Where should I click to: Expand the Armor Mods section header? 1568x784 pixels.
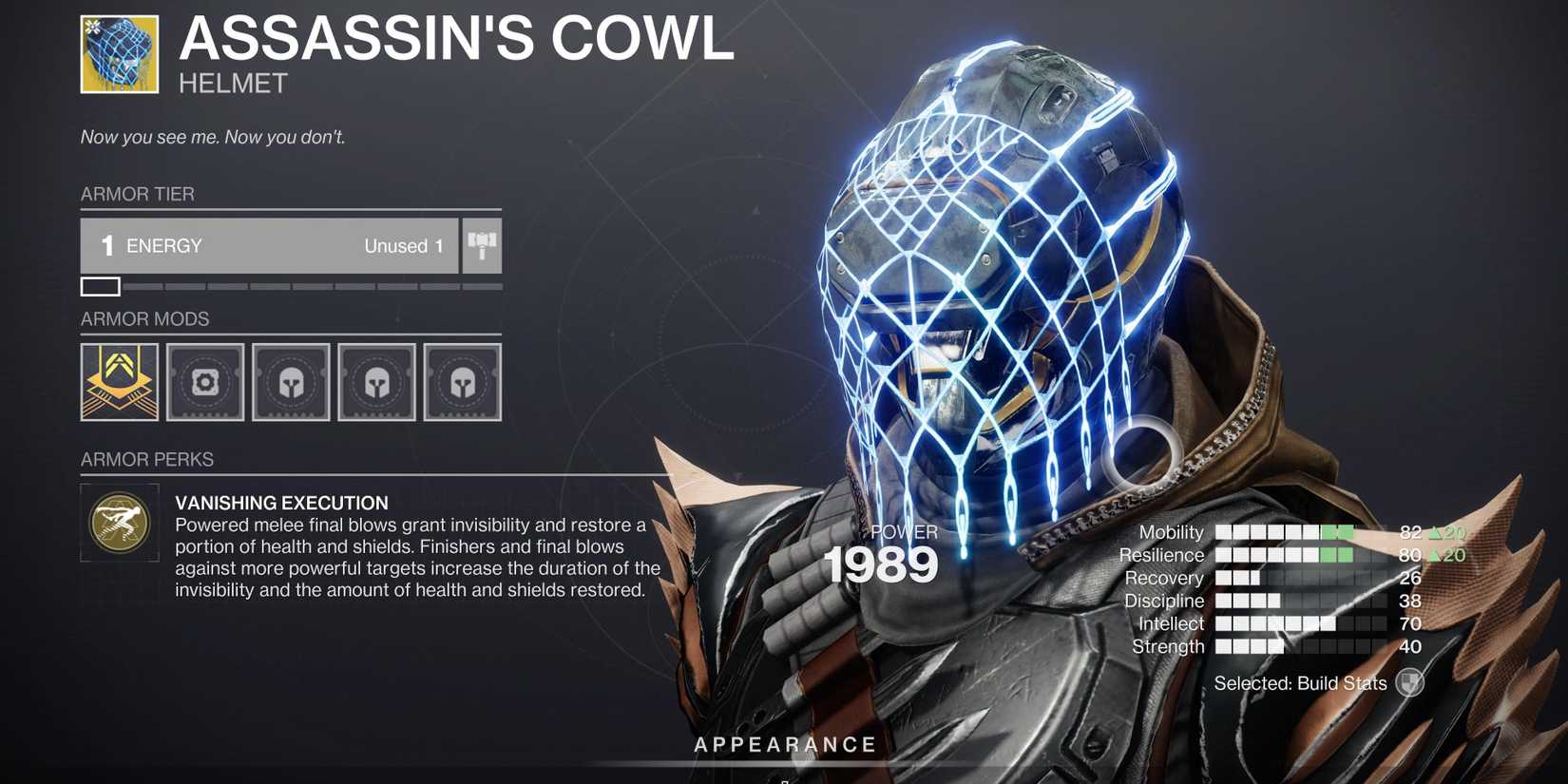click(146, 318)
